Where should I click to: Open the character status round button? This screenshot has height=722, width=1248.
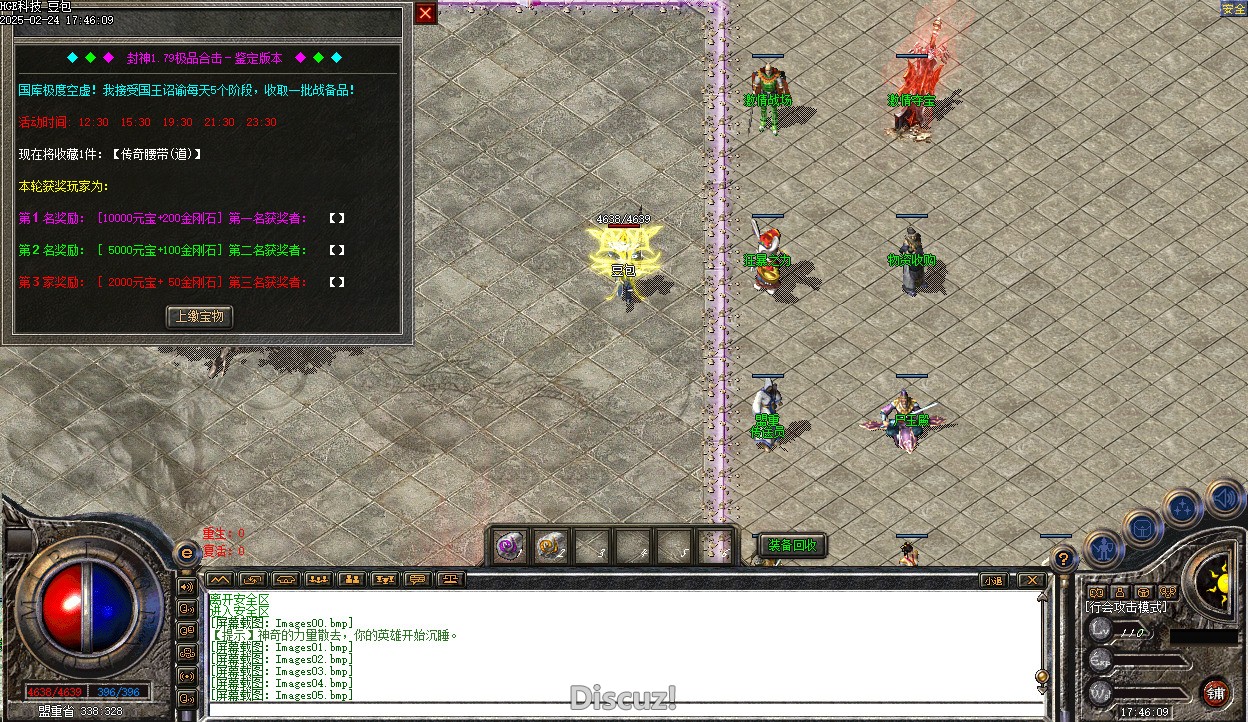point(1102,548)
